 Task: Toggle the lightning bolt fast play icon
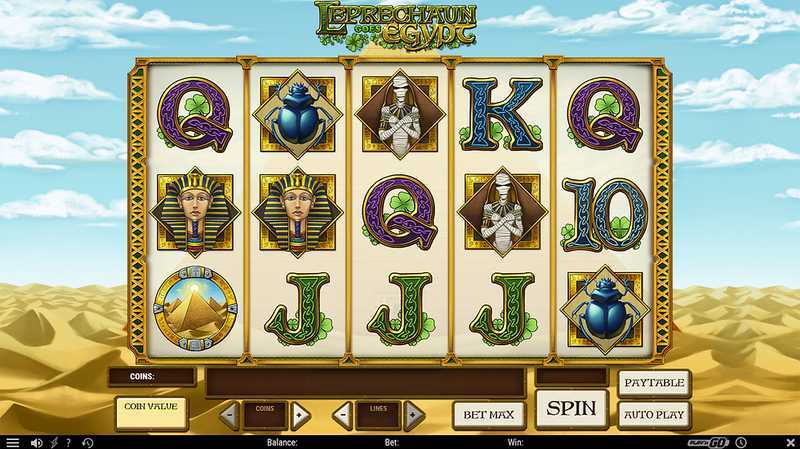point(54,442)
